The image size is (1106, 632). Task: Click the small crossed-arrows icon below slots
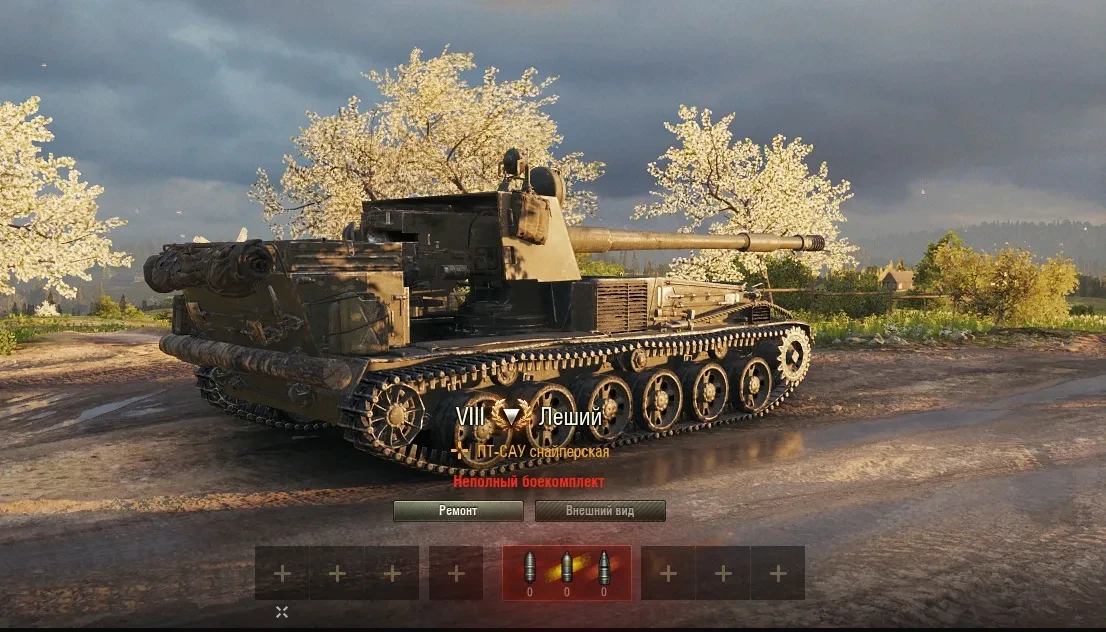[x=282, y=612]
